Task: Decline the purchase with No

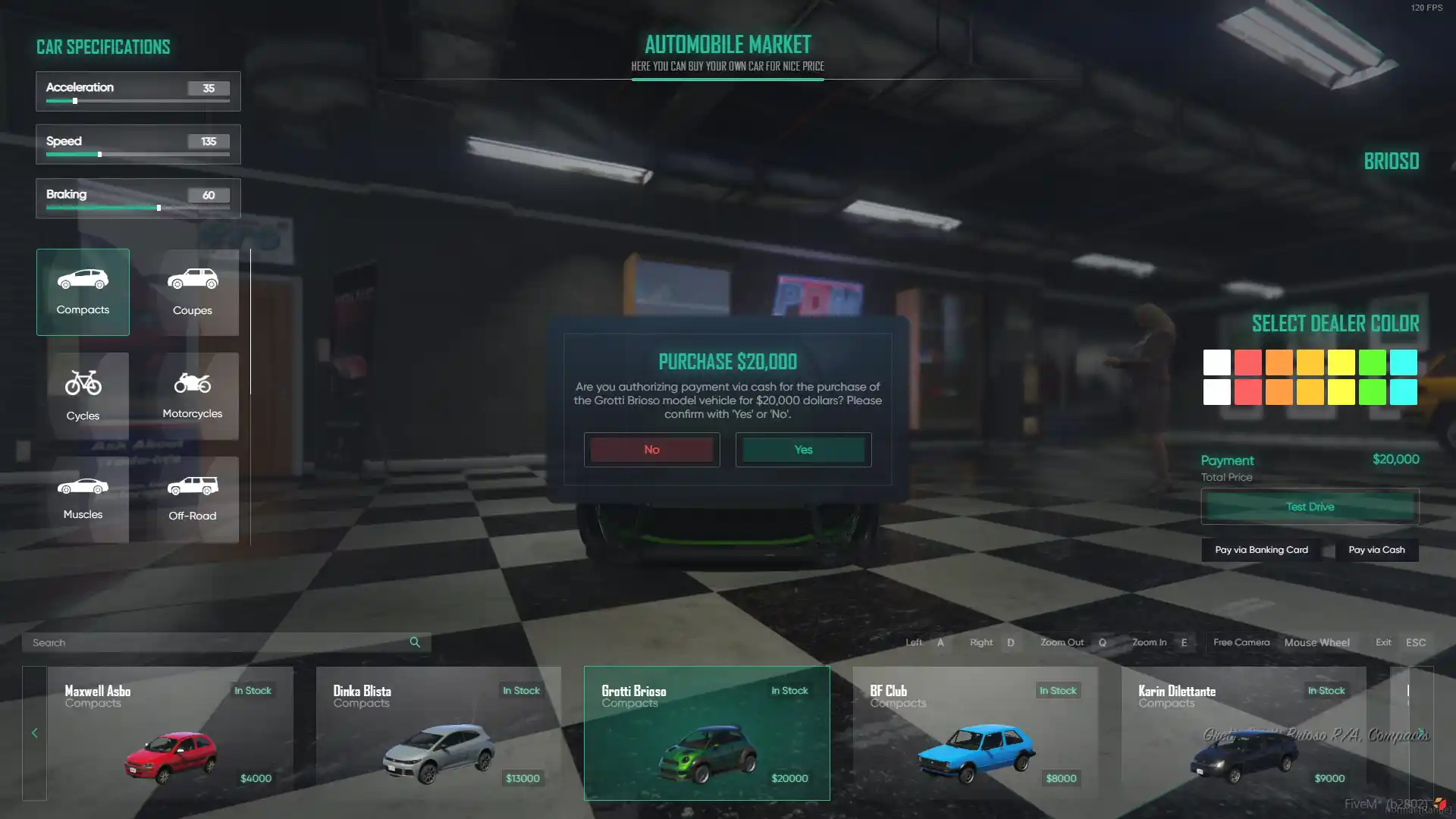Action: (x=651, y=450)
